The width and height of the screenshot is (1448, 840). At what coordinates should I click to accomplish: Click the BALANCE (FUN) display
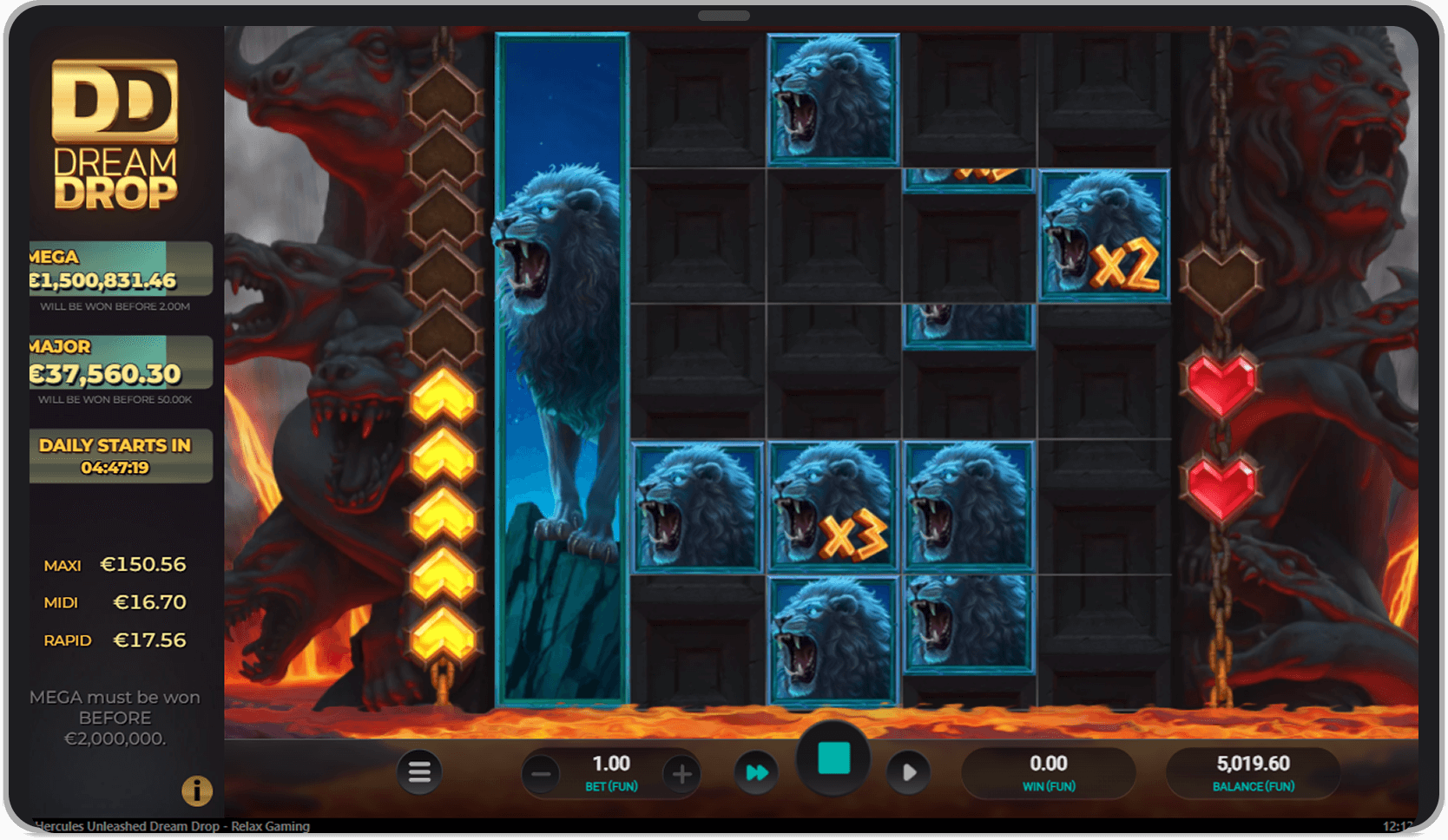[1252, 771]
